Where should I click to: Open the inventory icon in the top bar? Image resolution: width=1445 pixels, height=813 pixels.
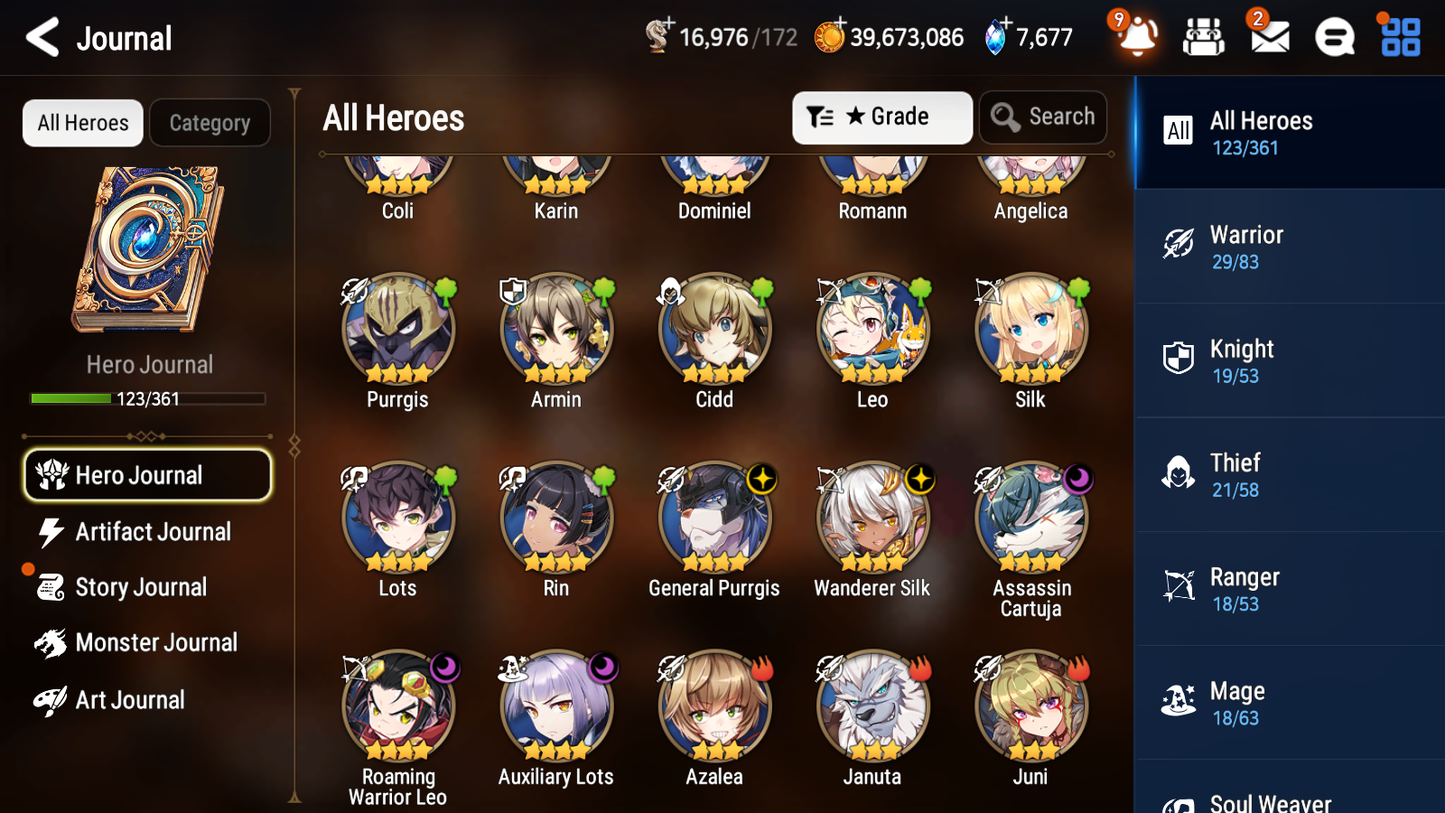[1203, 36]
